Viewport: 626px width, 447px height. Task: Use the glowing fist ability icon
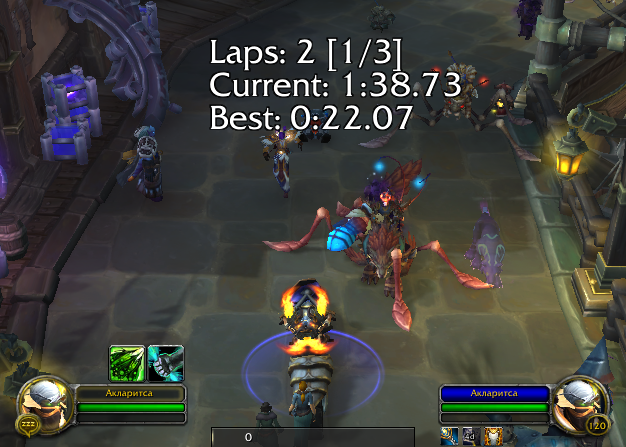tap(166, 363)
